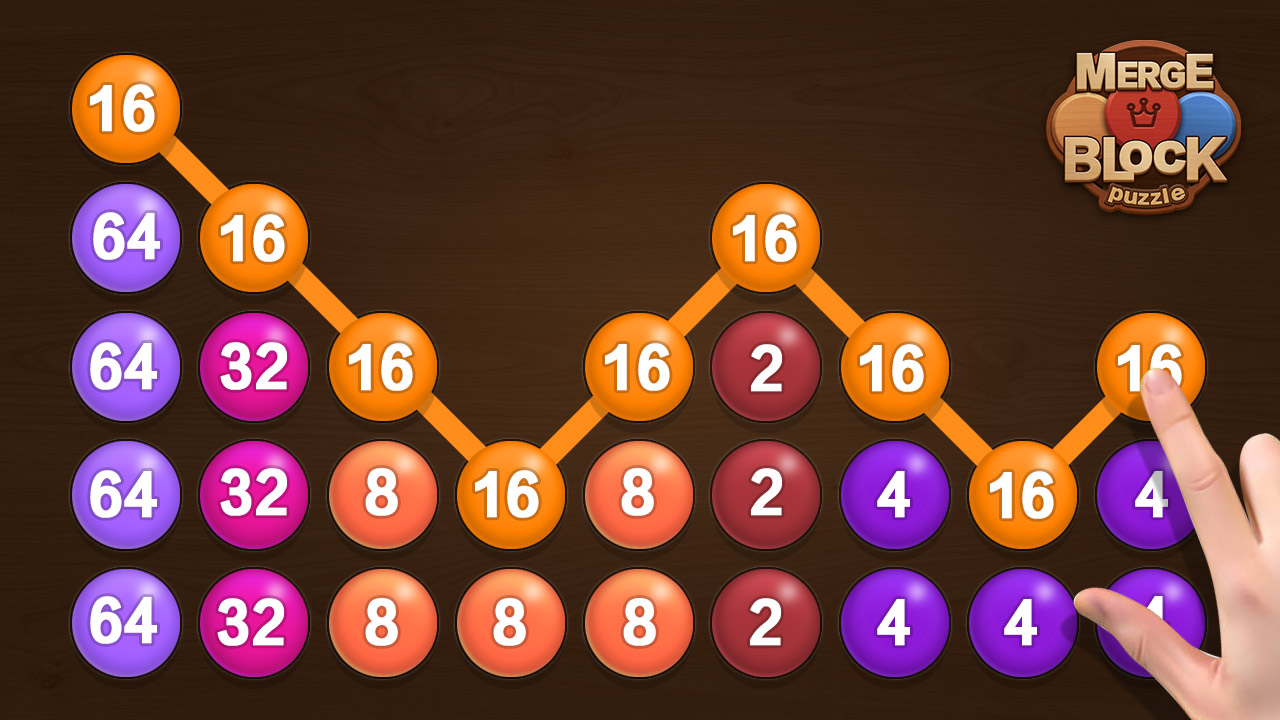Select the rightmost 4 in fourth row

point(1145,495)
